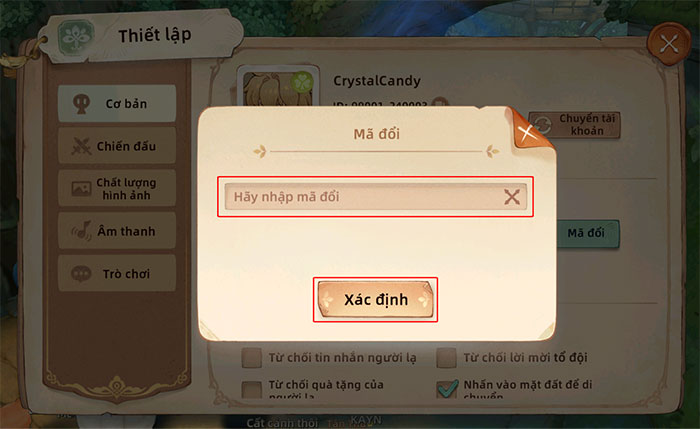Viewport: 700px width, 429px height.
Task: Uncheck Nhấn vào mặt đất để di chuyển
Action: tap(446, 387)
